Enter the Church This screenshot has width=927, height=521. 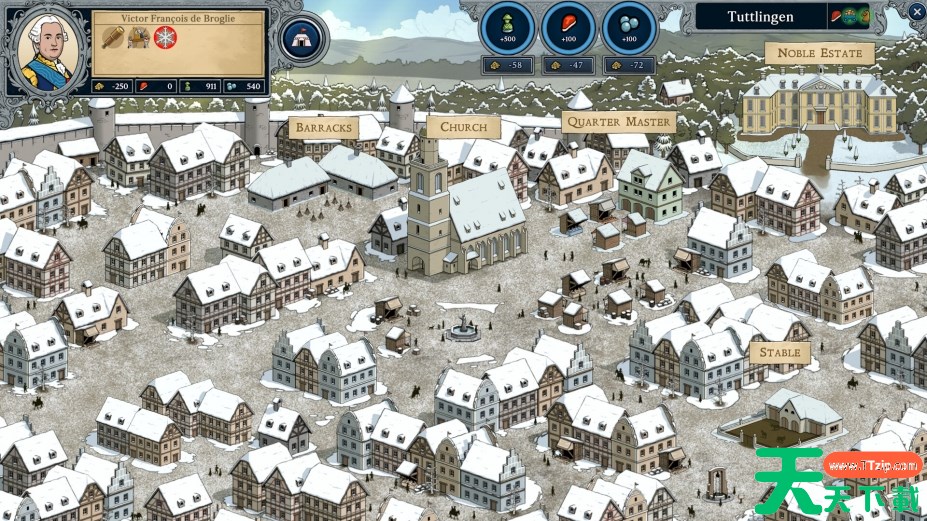pyautogui.click(x=463, y=127)
